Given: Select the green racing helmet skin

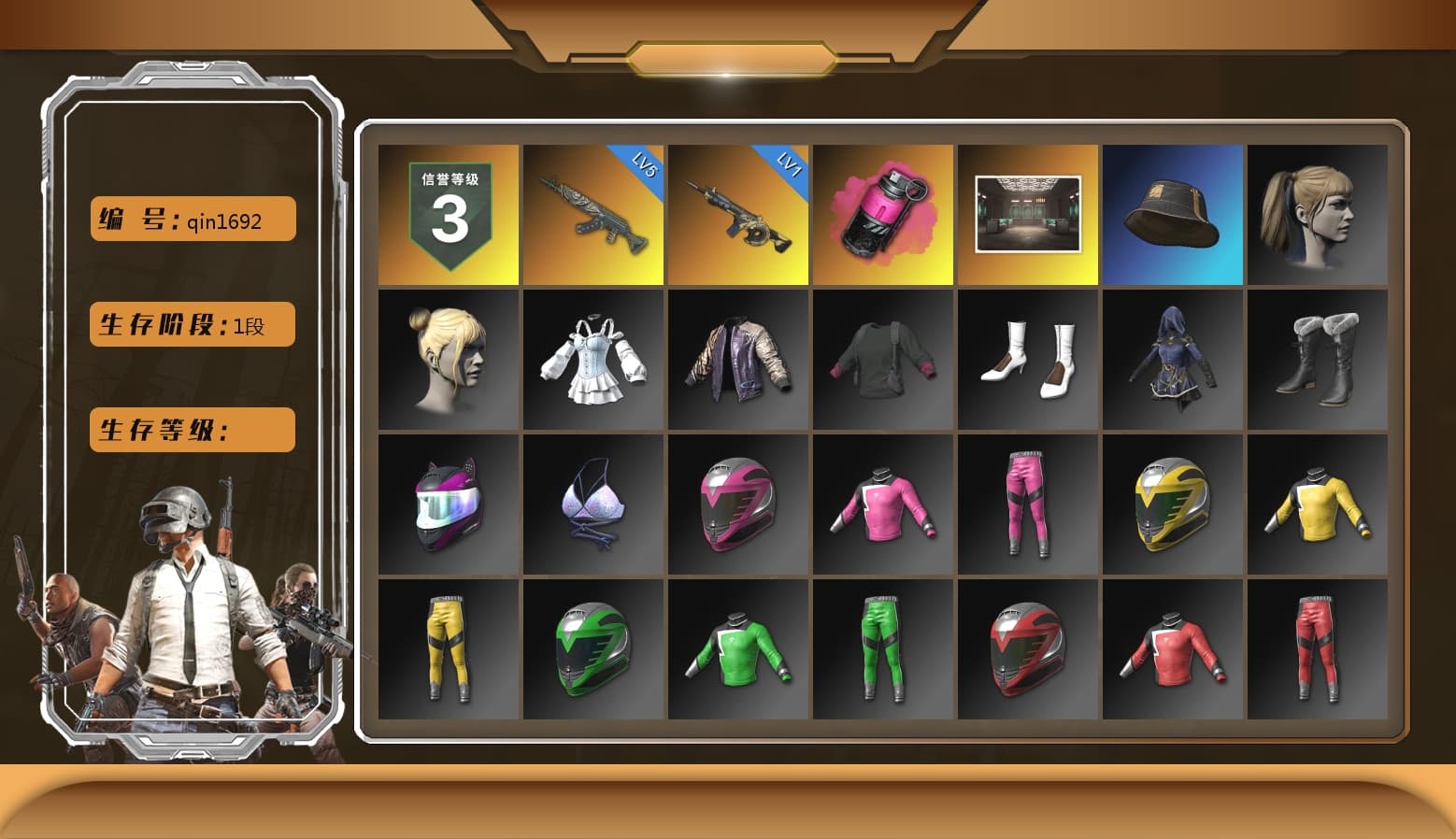Looking at the screenshot, I should point(592,649).
